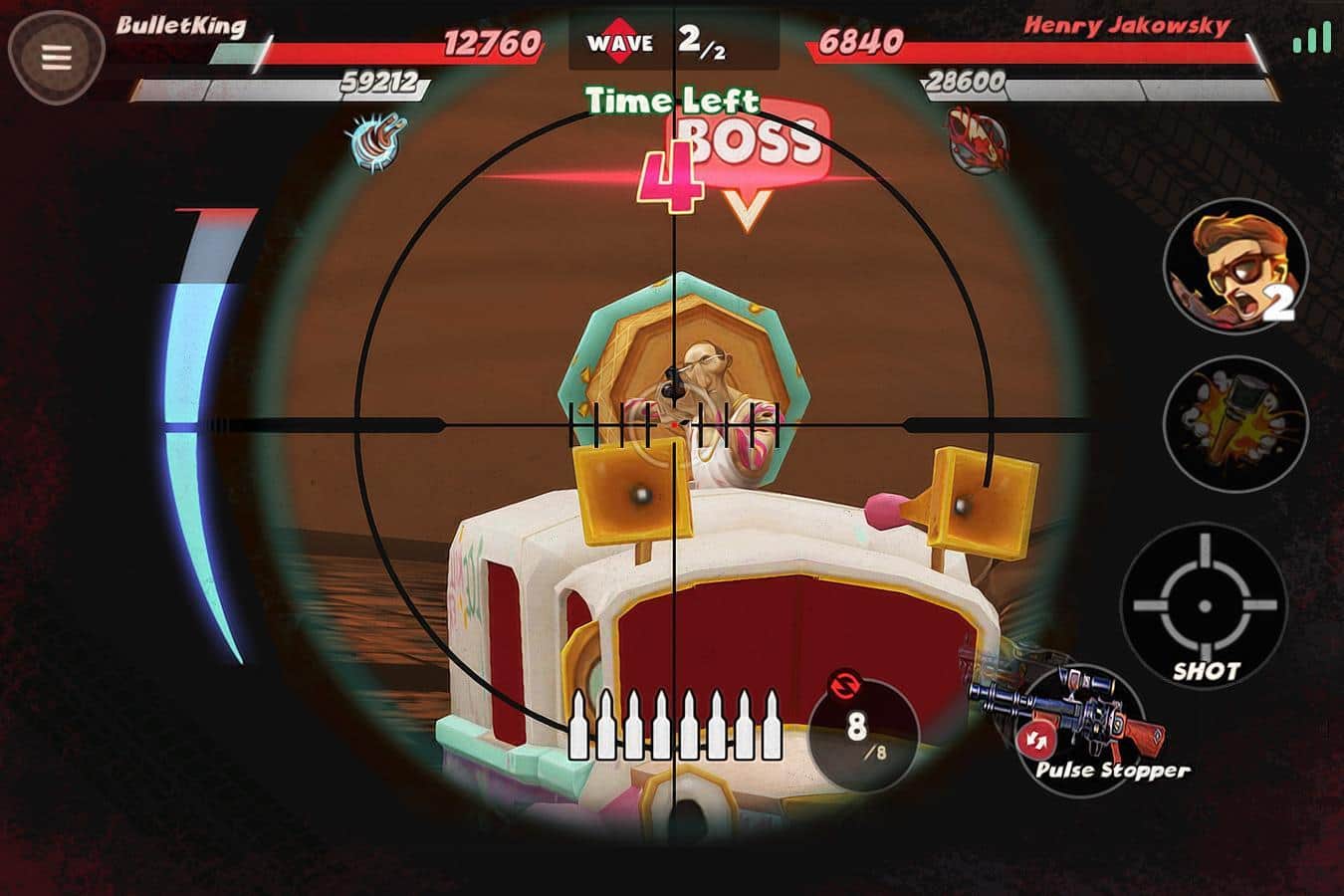Fire with the SHOT crosshair button
The width and height of the screenshot is (1344, 896).
click(1204, 604)
